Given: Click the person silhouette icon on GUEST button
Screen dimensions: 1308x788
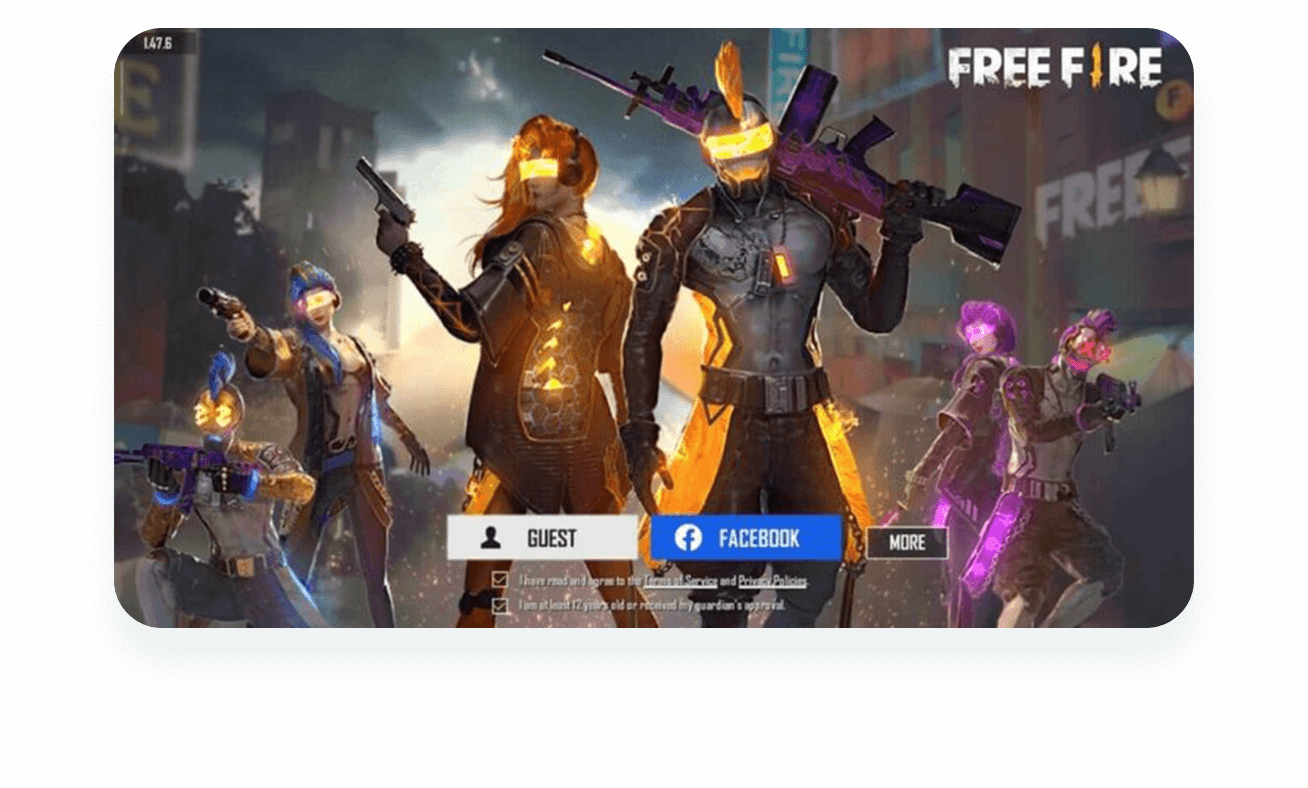Looking at the screenshot, I should 491,538.
